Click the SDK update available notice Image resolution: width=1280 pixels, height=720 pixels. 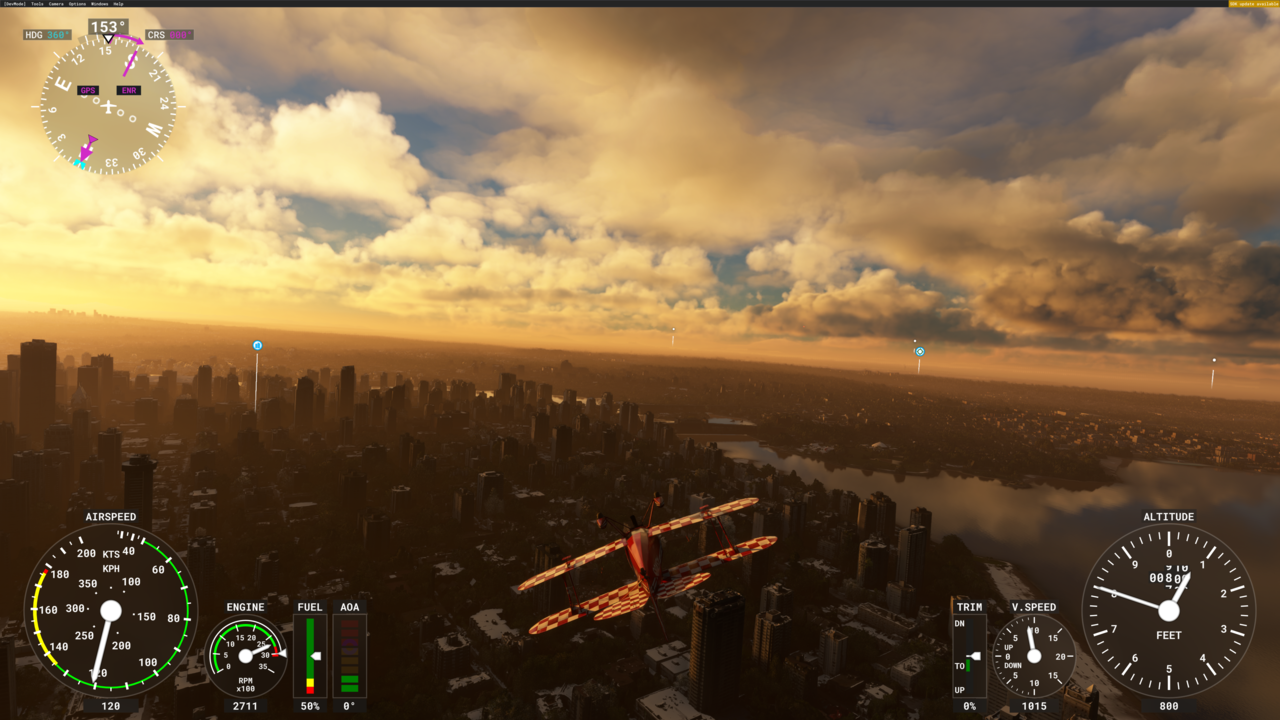pyautogui.click(x=1253, y=4)
